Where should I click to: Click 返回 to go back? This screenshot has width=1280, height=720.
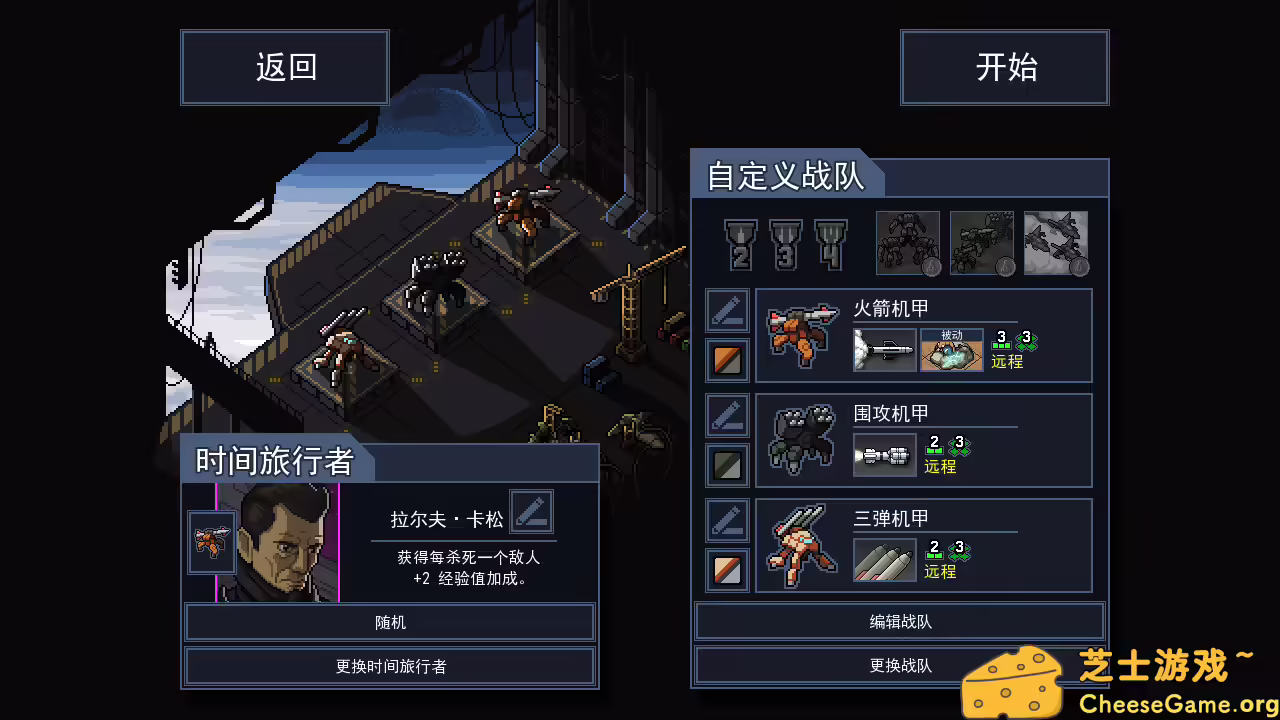pos(284,67)
